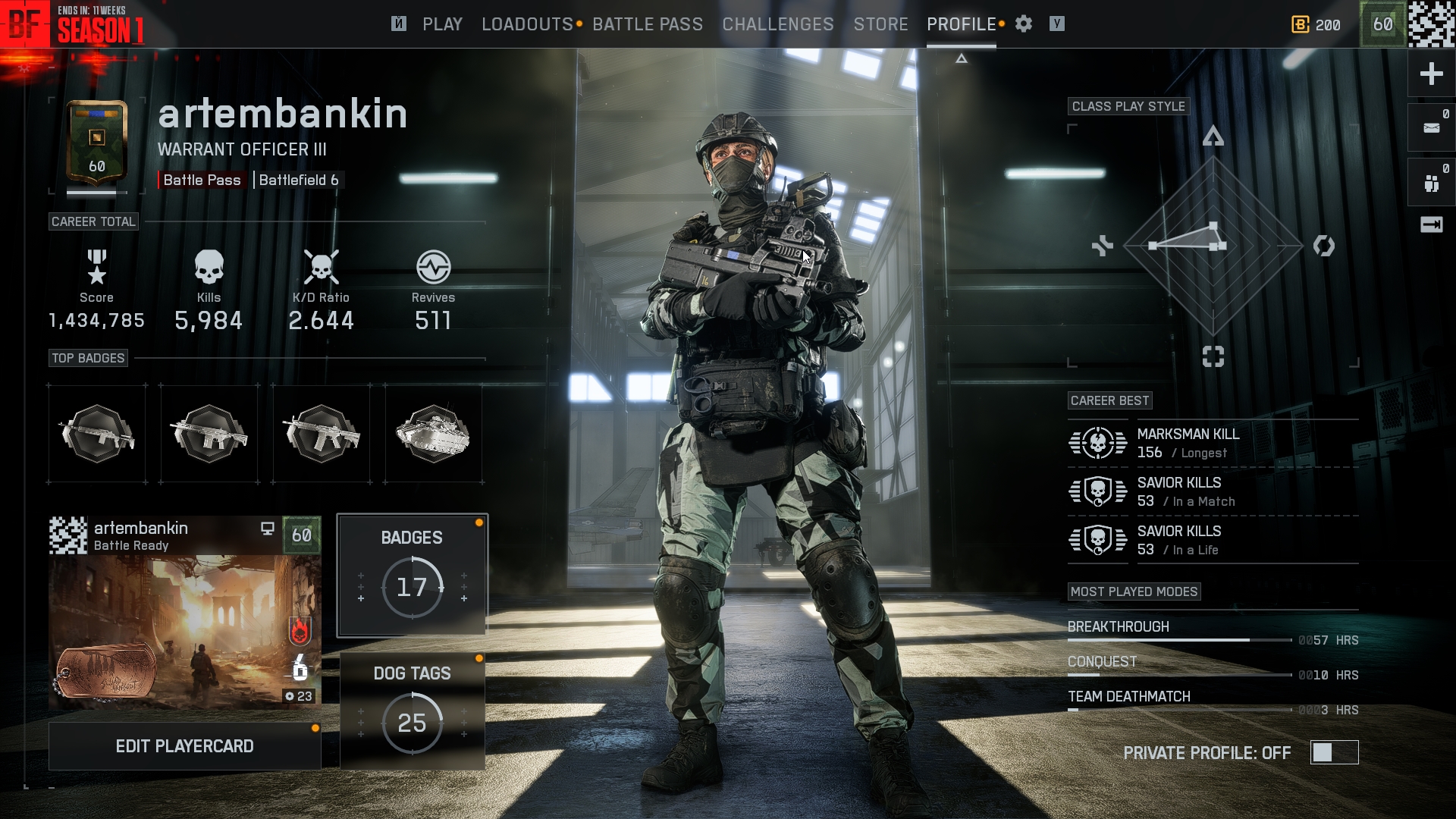Open the mail envelope icon
The height and width of the screenshot is (819, 1456).
pyautogui.click(x=1431, y=127)
